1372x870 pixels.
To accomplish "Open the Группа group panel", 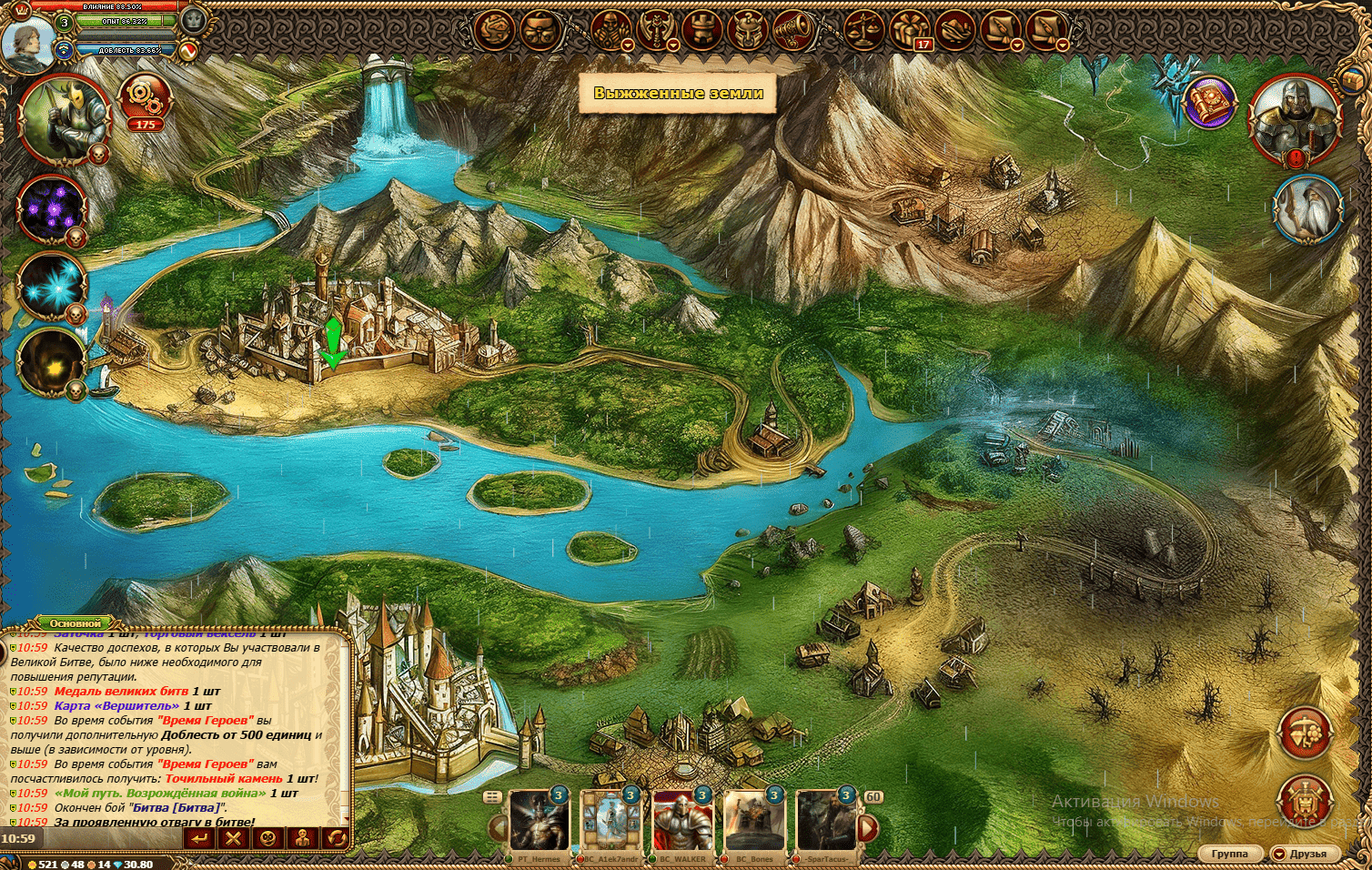I will (1229, 854).
